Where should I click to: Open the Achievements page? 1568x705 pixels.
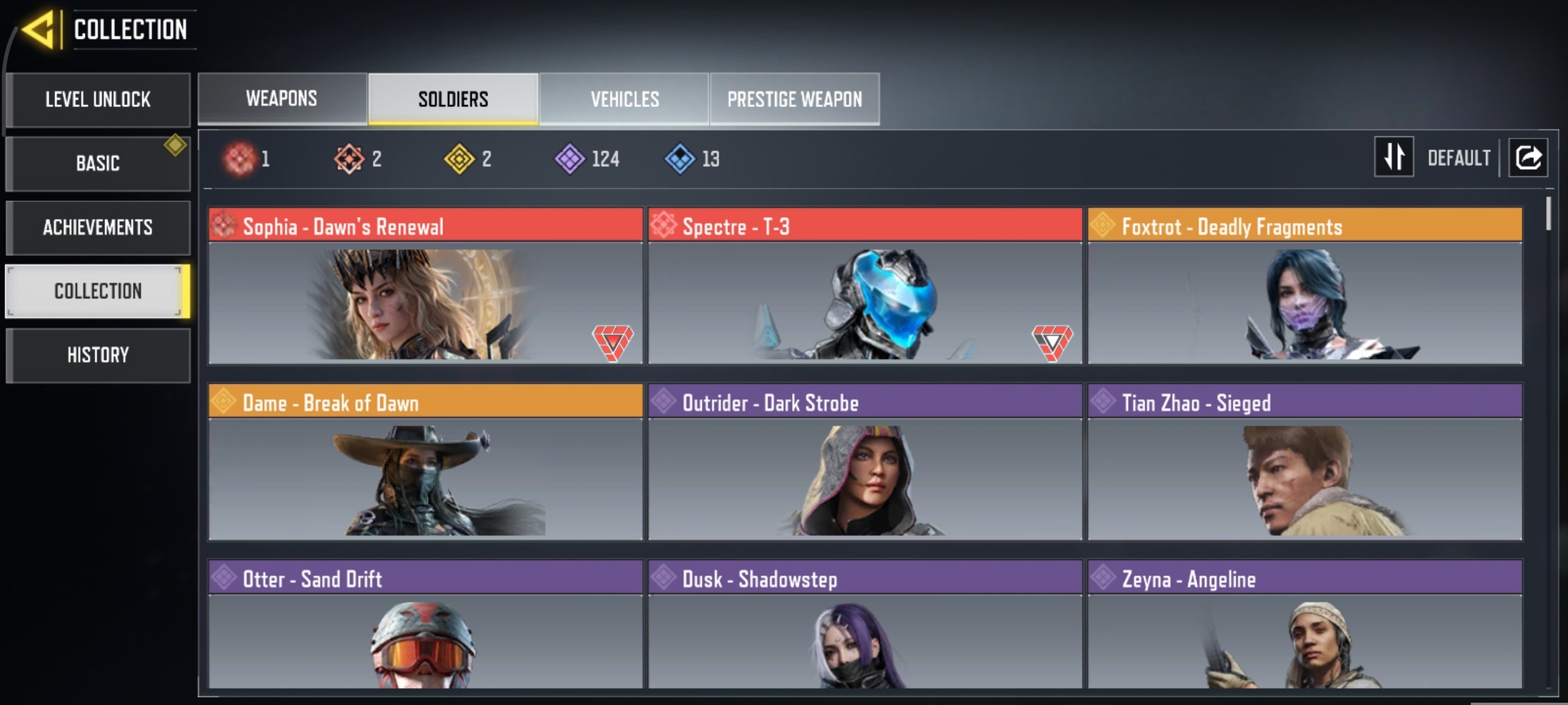tap(97, 227)
